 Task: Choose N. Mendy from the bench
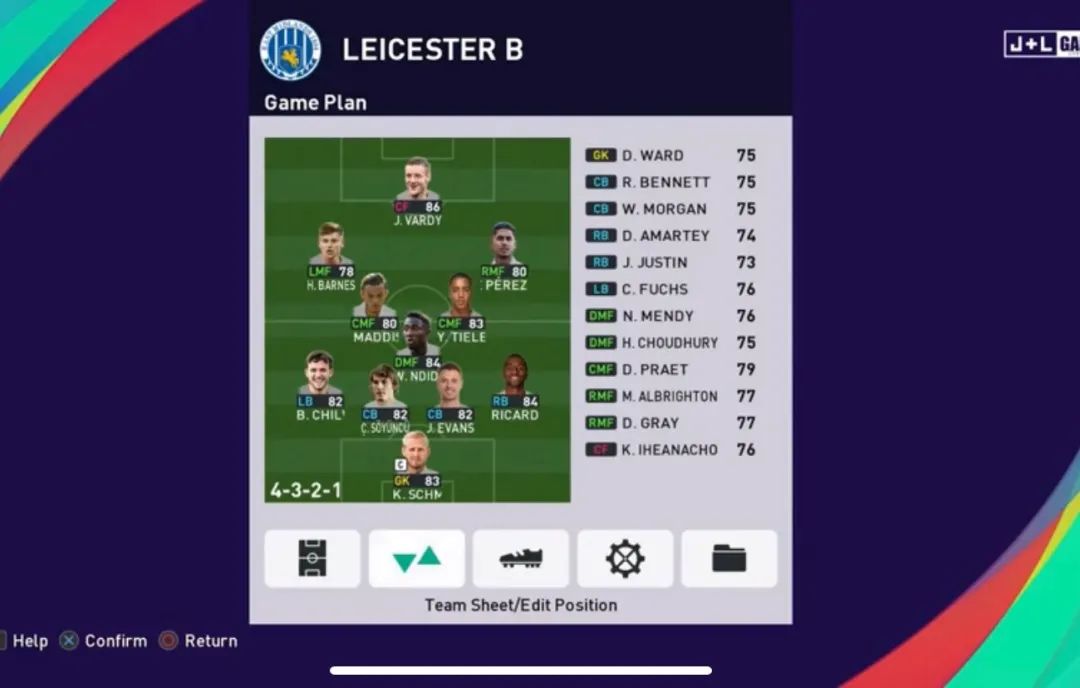(670, 316)
